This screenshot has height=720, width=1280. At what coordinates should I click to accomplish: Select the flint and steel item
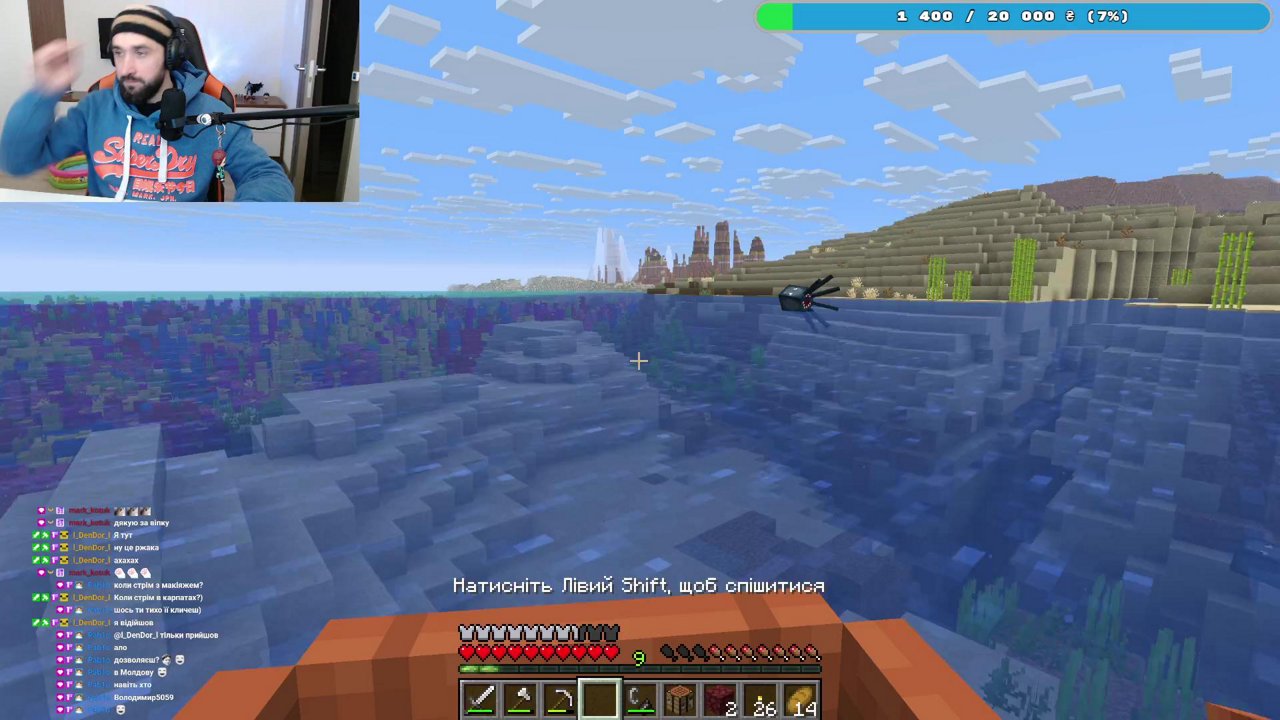(x=639, y=697)
